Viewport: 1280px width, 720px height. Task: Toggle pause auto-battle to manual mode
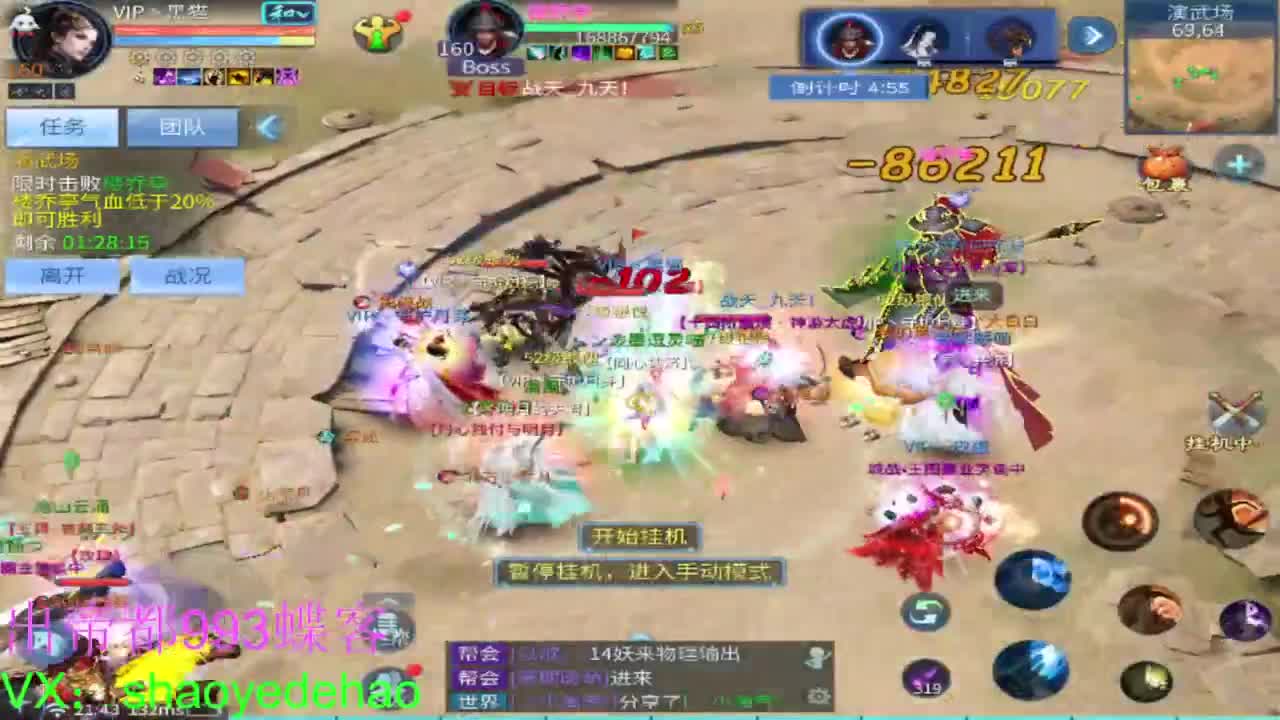click(638, 572)
